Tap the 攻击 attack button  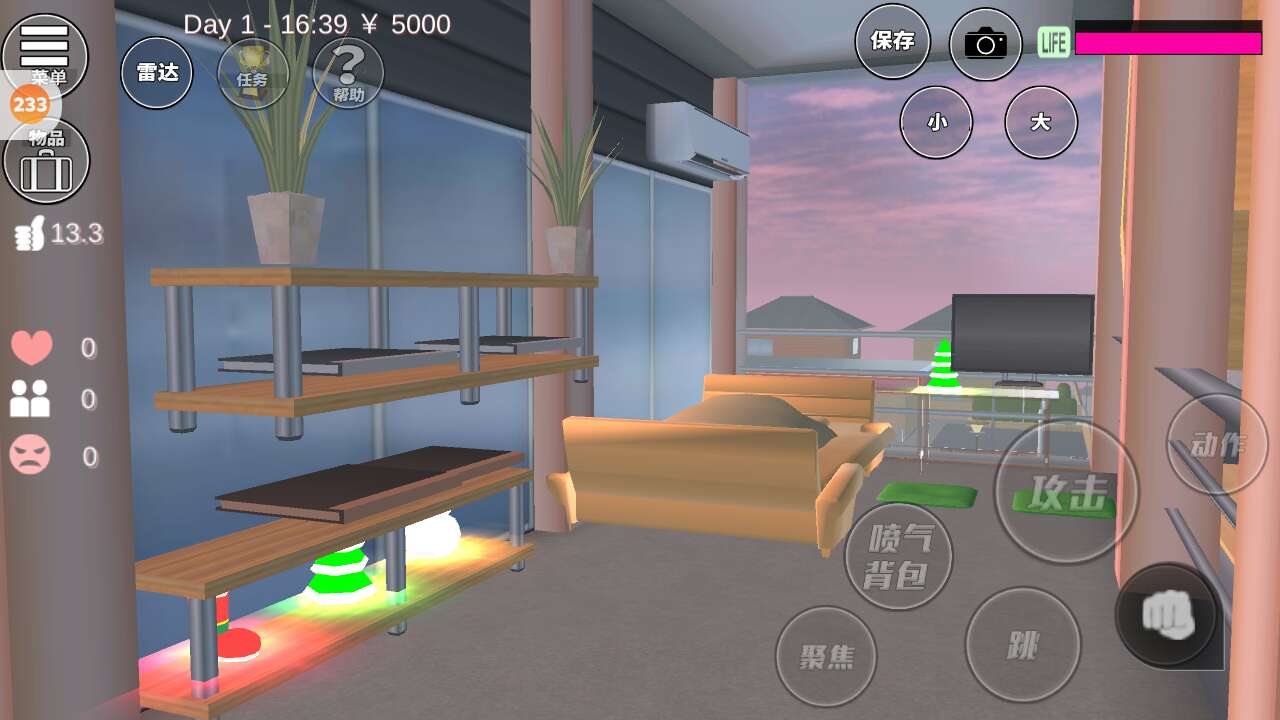pyautogui.click(x=1066, y=492)
